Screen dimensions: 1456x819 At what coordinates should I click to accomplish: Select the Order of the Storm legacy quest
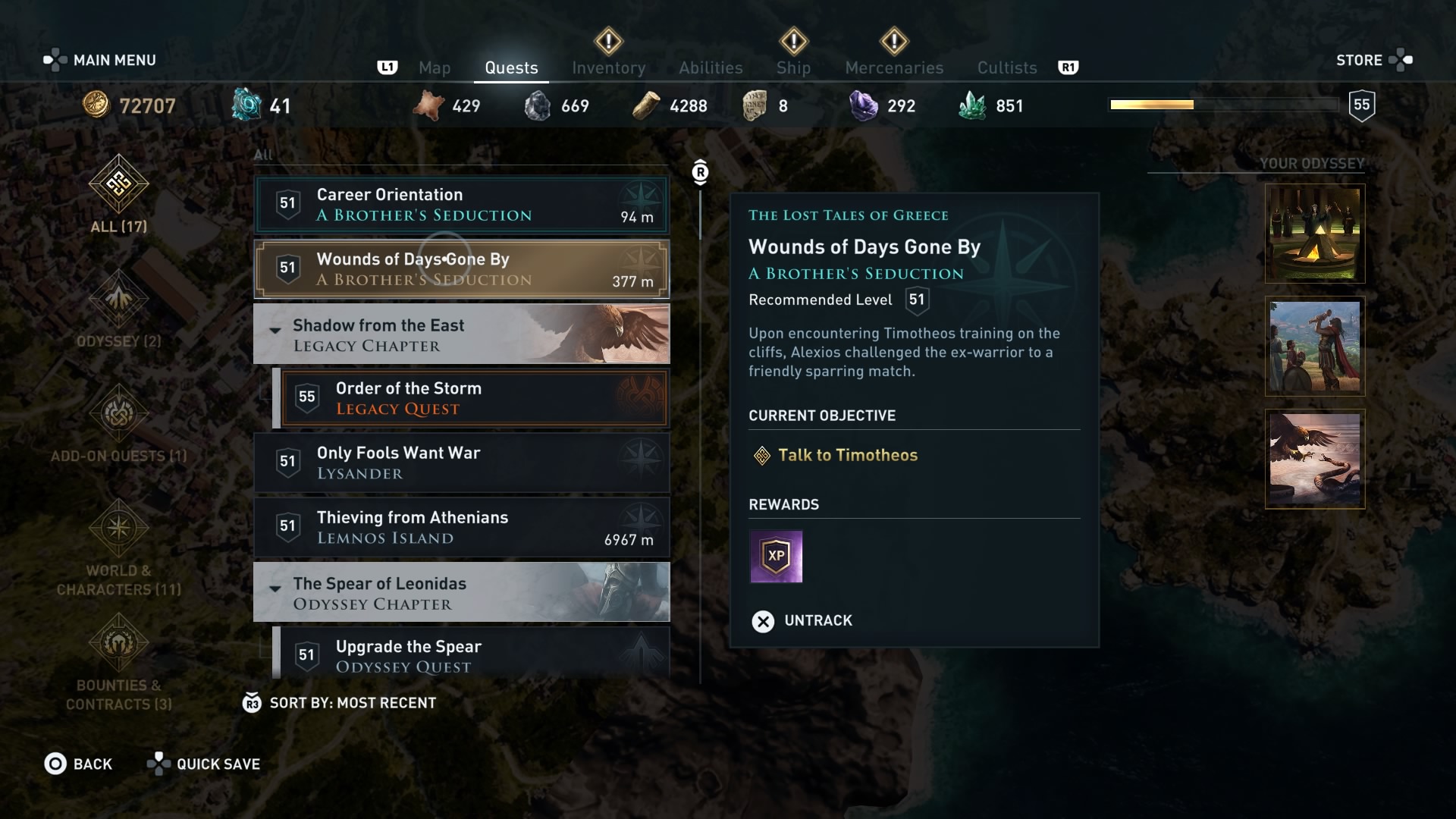[478, 397]
